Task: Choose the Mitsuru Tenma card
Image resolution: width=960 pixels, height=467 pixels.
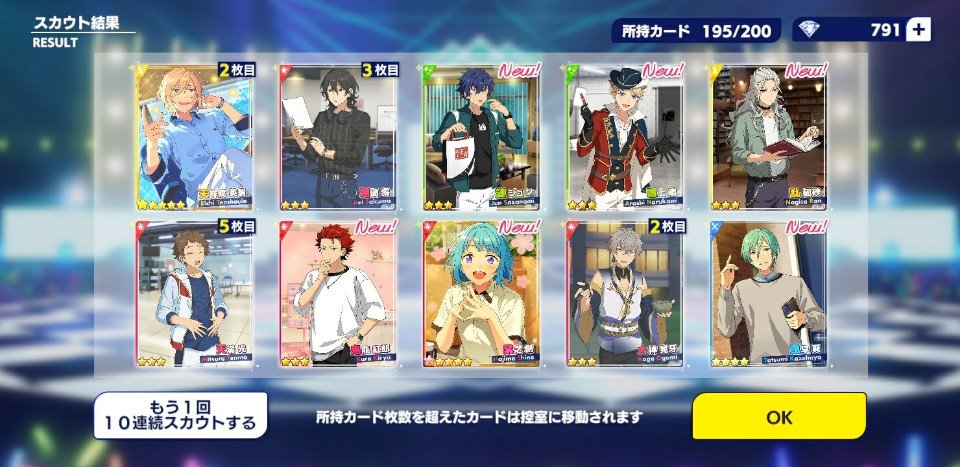Action: (193, 293)
